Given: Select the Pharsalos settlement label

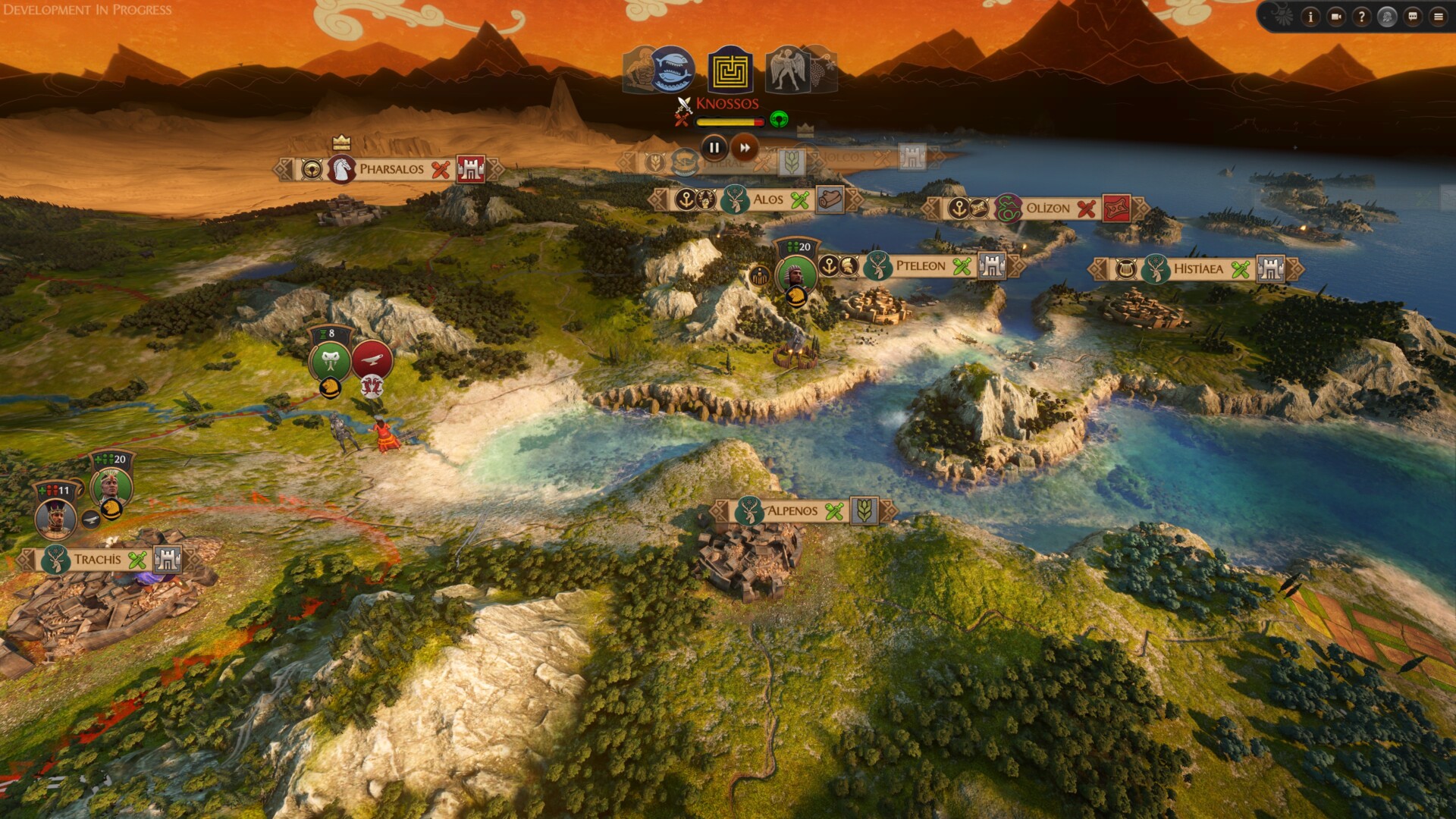Looking at the screenshot, I should pos(391,169).
